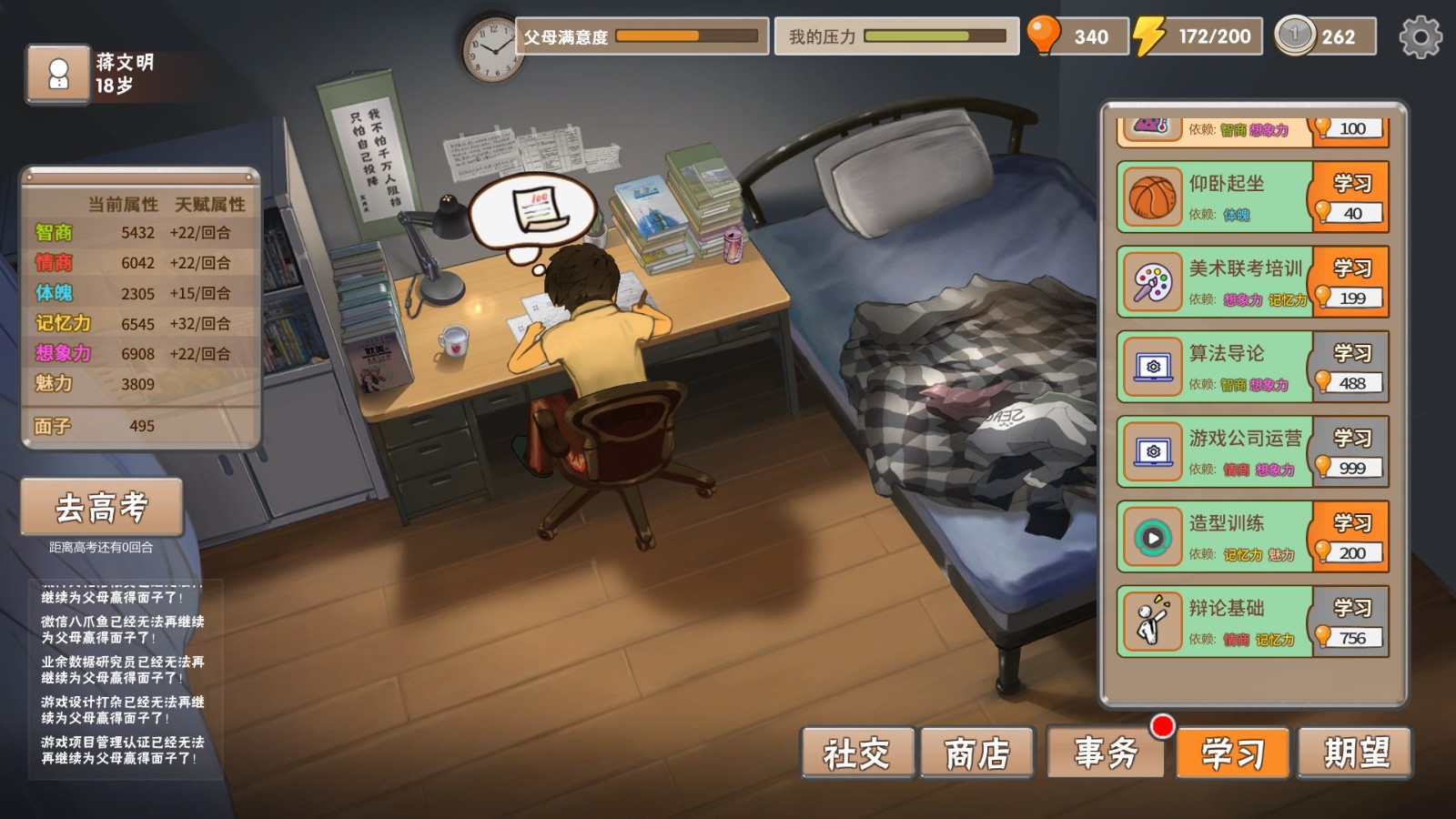Learn 仰卧起坐 for 40
1456x819 pixels.
pos(1351,197)
